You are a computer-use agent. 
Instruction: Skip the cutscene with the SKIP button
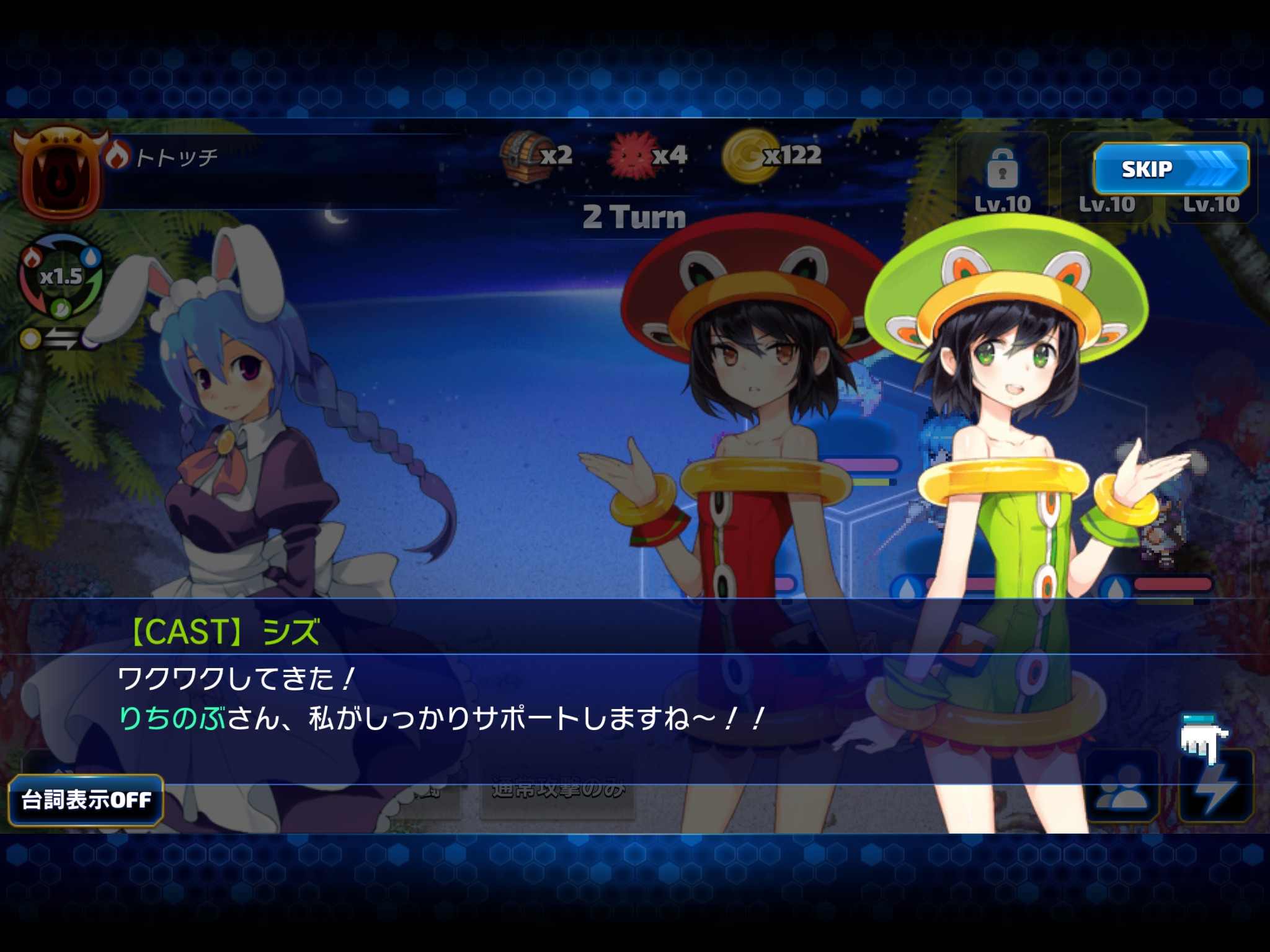pyautogui.click(x=1170, y=169)
